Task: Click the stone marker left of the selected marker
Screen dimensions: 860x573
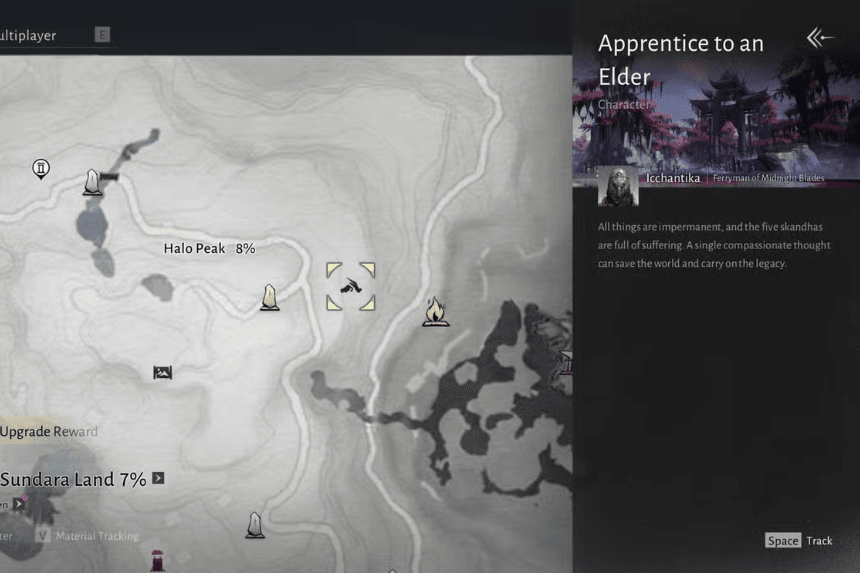Action: tap(269, 297)
